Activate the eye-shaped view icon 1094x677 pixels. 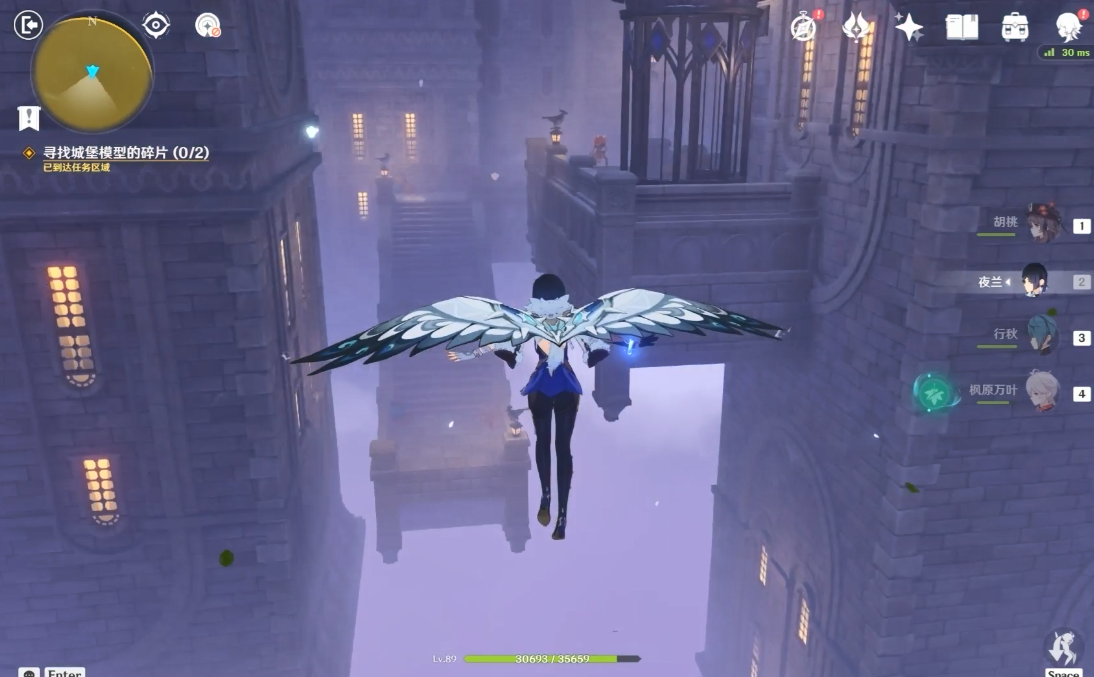(x=156, y=25)
